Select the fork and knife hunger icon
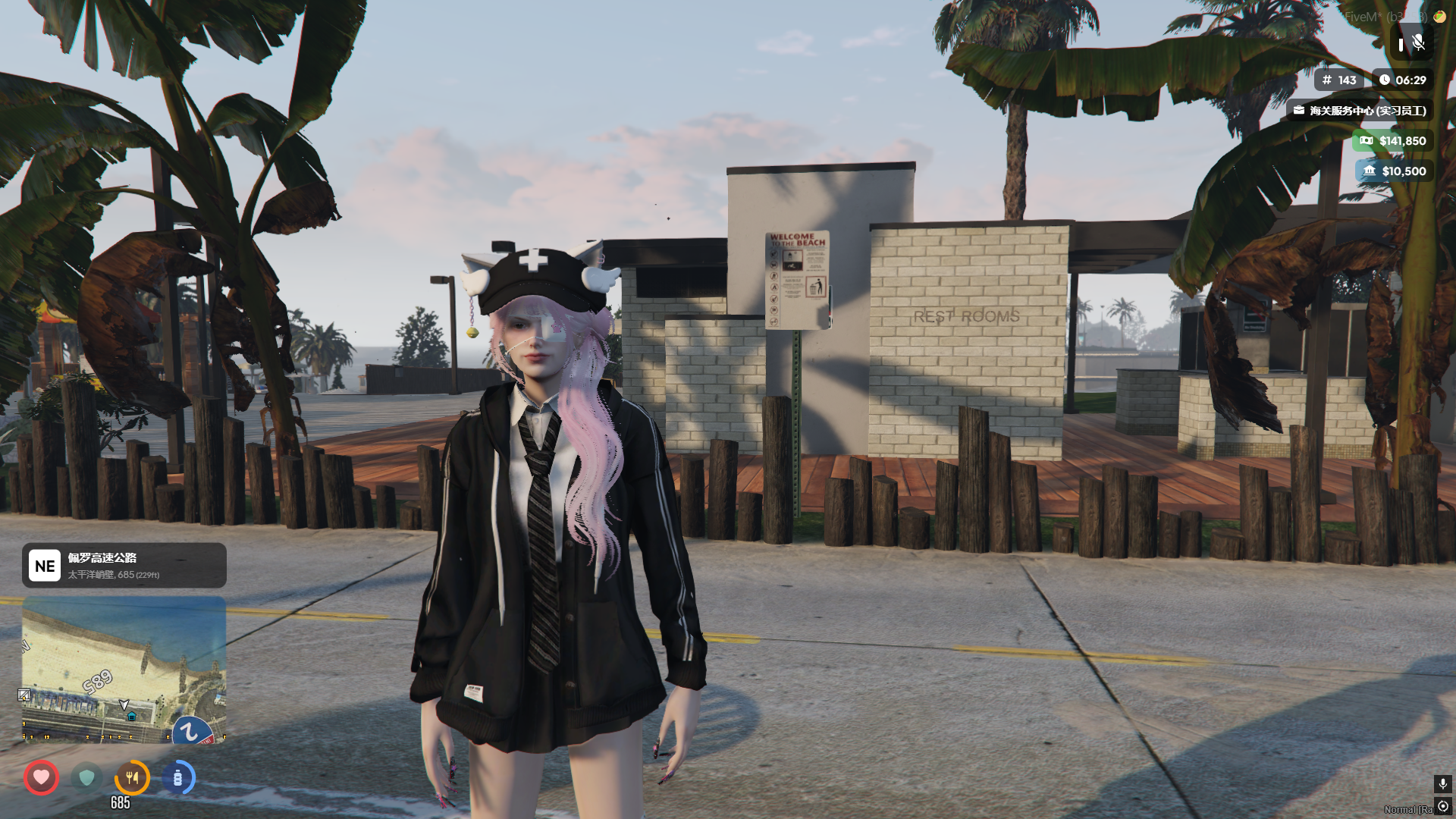The width and height of the screenshot is (1456, 819). pos(132,777)
